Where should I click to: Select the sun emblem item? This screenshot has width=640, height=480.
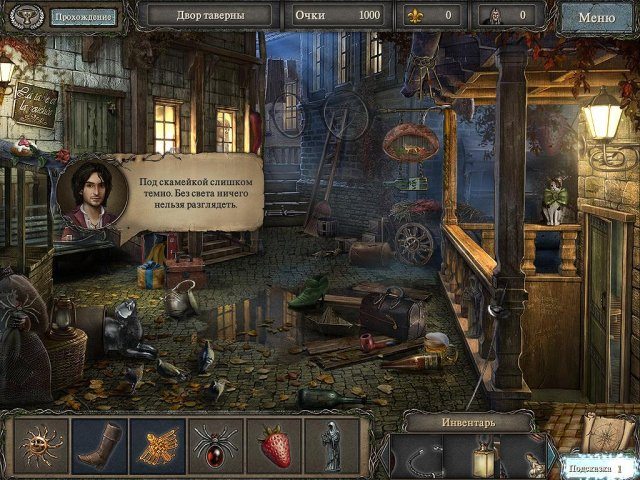[43, 444]
